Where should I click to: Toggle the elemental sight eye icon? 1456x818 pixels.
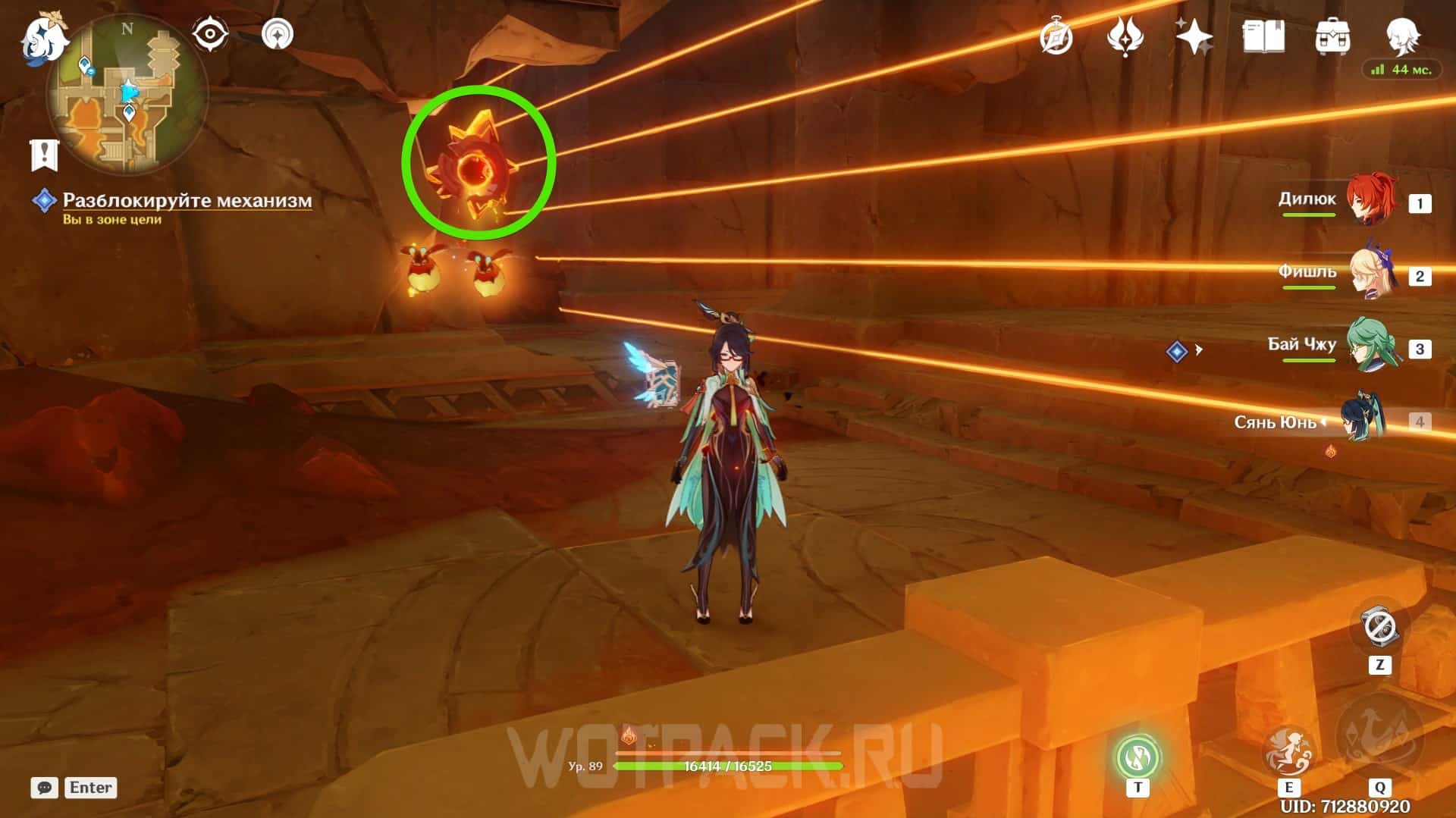[210, 34]
